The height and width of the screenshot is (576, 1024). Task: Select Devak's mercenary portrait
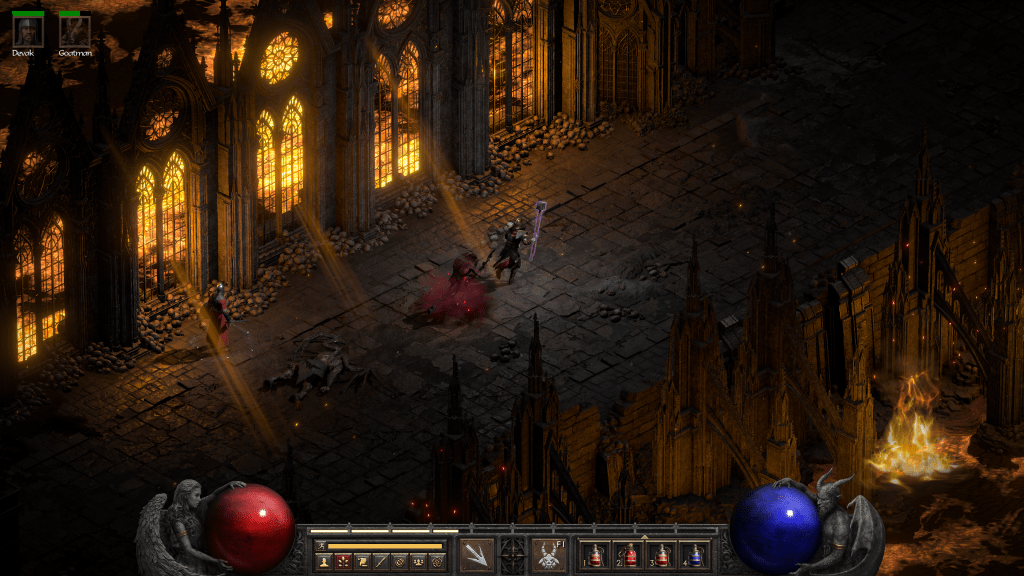pyautogui.click(x=27, y=30)
